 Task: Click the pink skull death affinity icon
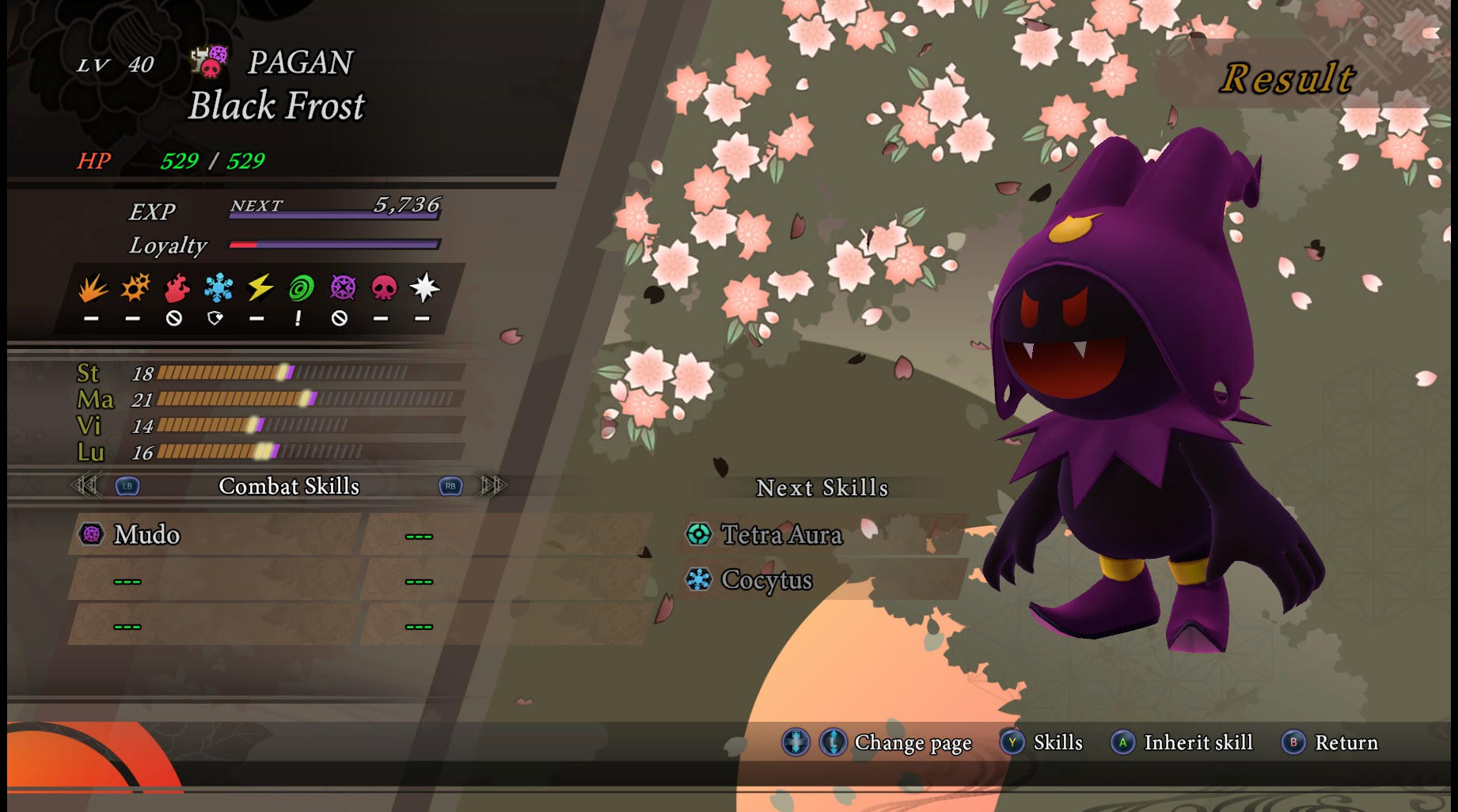coord(382,288)
